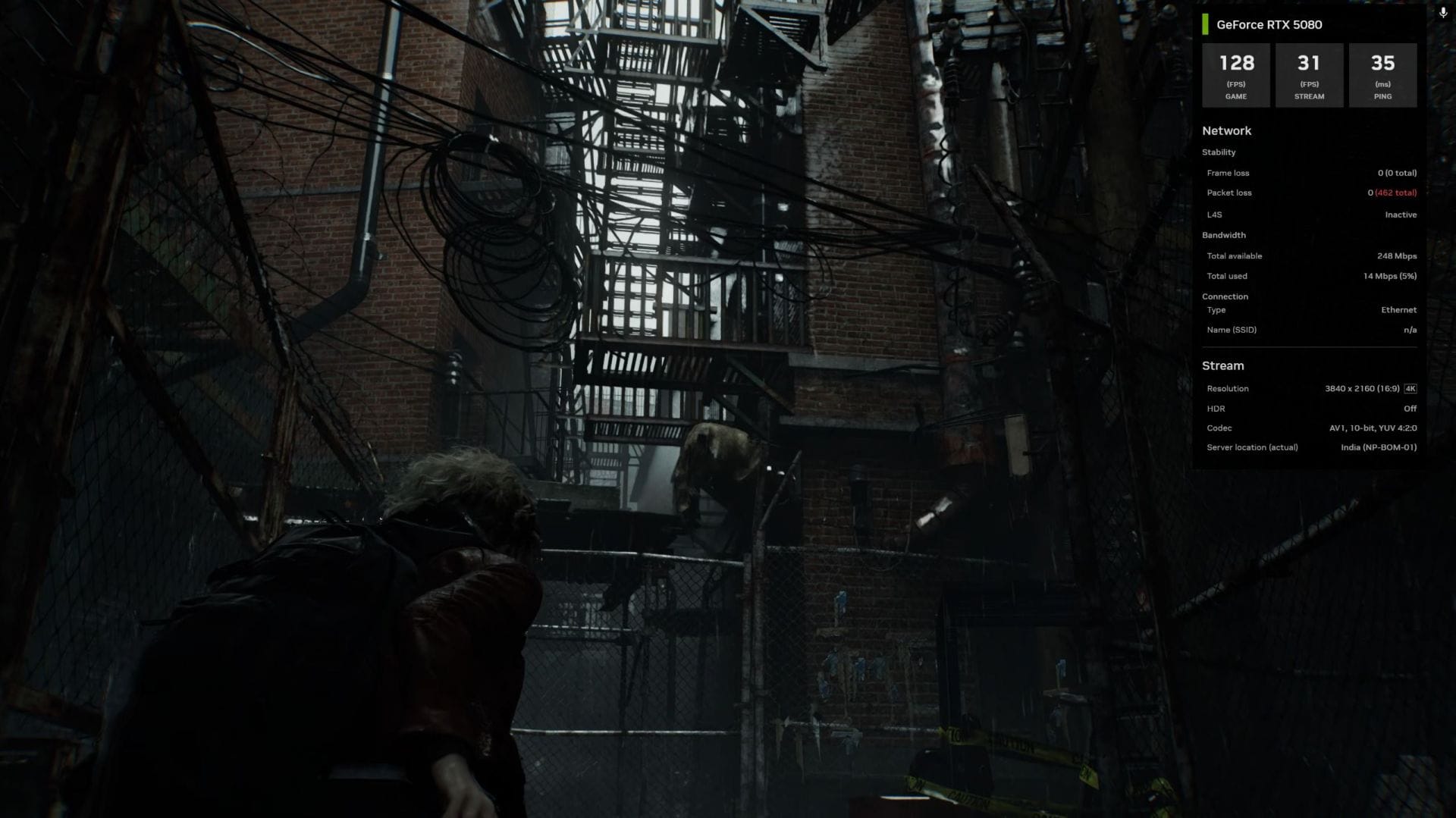Toggle the L4S Inactive setting
This screenshot has width=1456, height=818.
(1400, 215)
